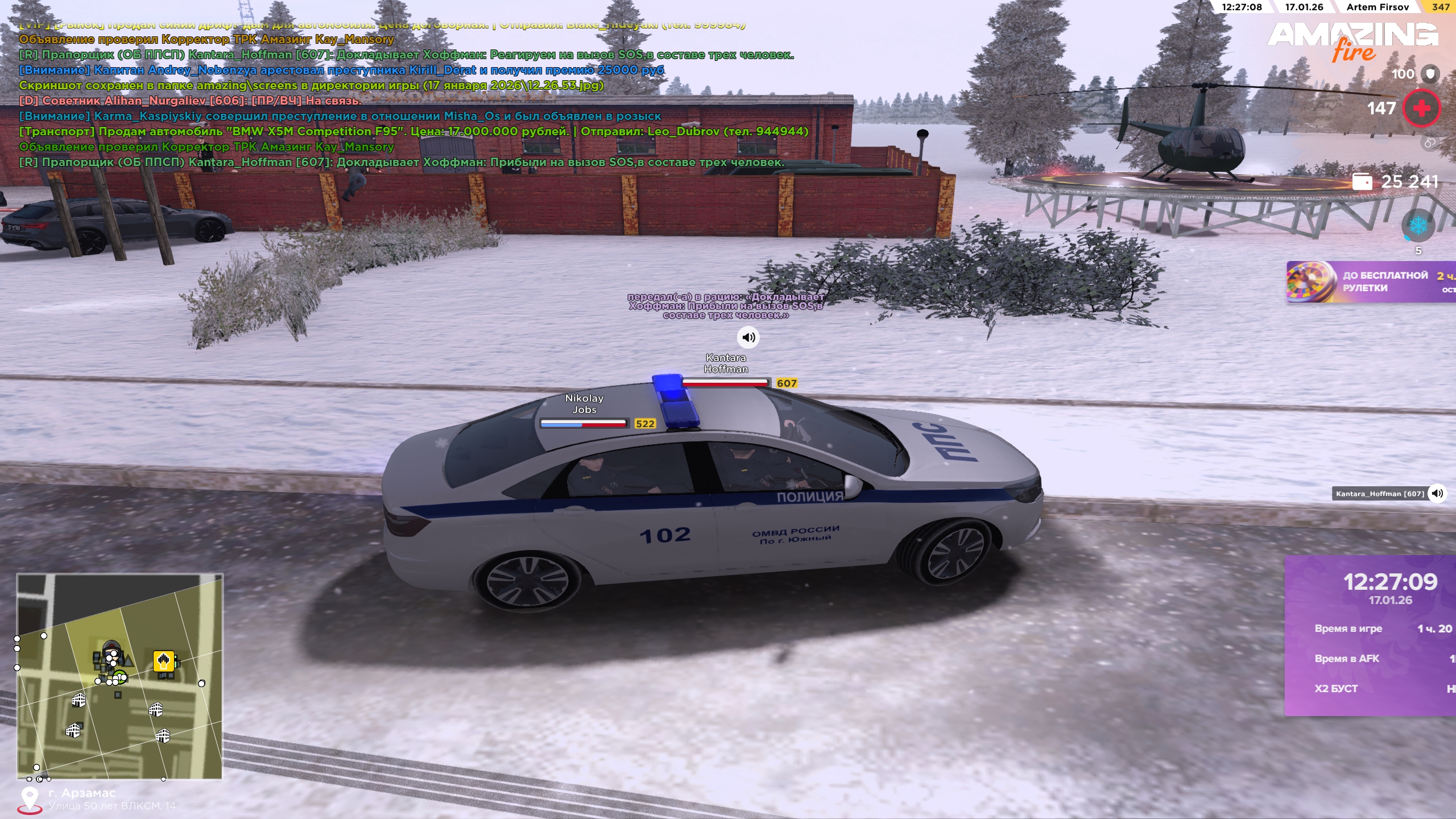
Task: Click the speaker icon beside Kantara_Hoffman [607]
Action: click(1437, 493)
